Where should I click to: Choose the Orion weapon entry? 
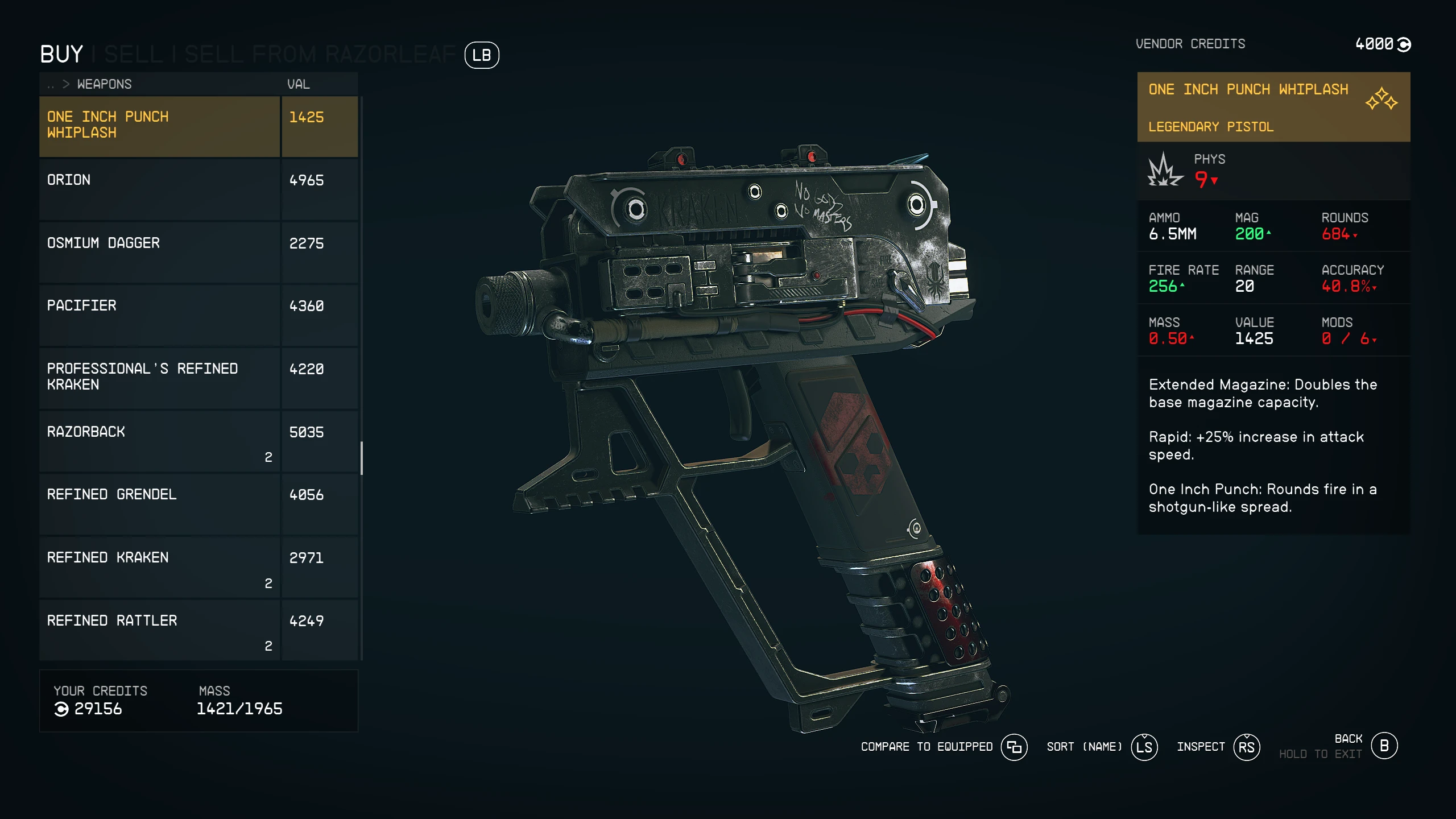point(159,189)
